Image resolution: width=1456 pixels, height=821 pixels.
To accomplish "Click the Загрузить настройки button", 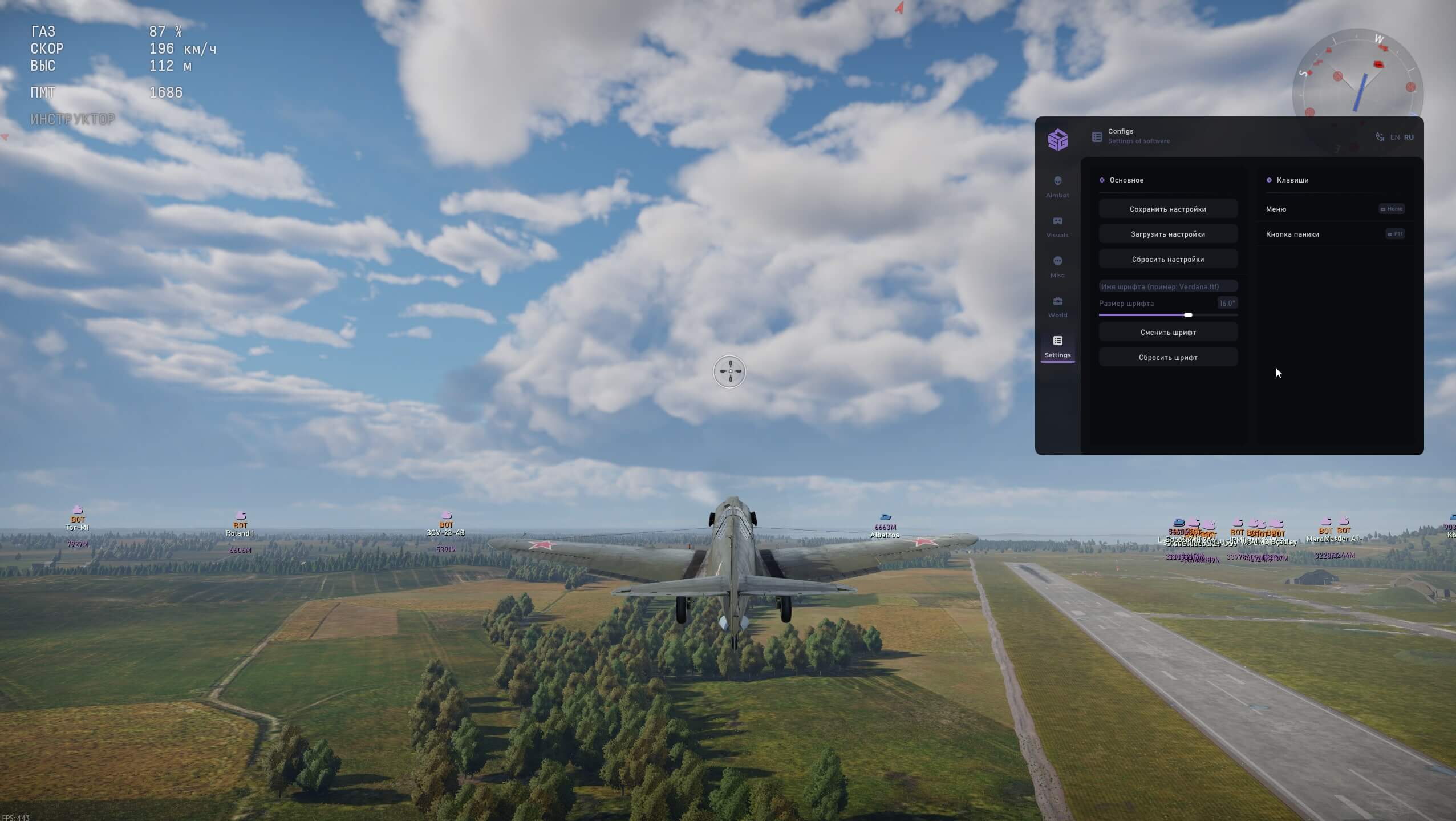I will (x=1167, y=234).
